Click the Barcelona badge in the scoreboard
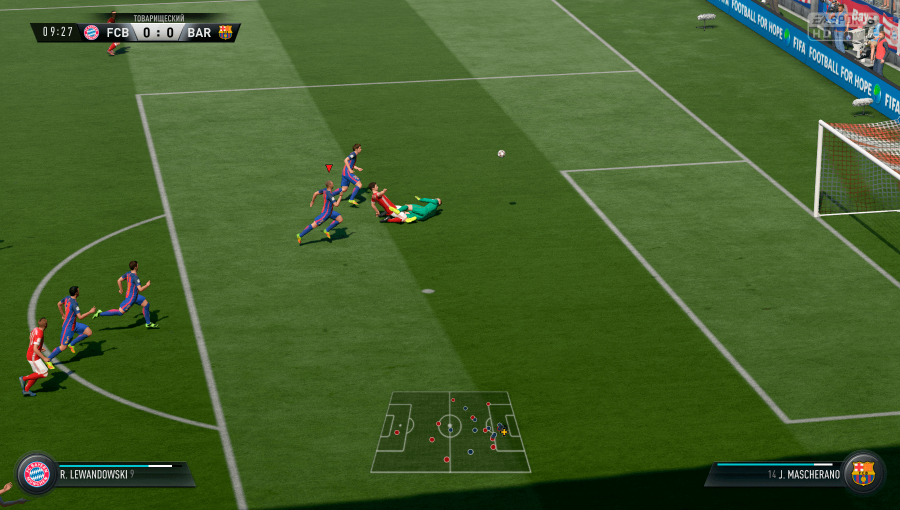Screen dimensions: 900x510 click(225, 32)
